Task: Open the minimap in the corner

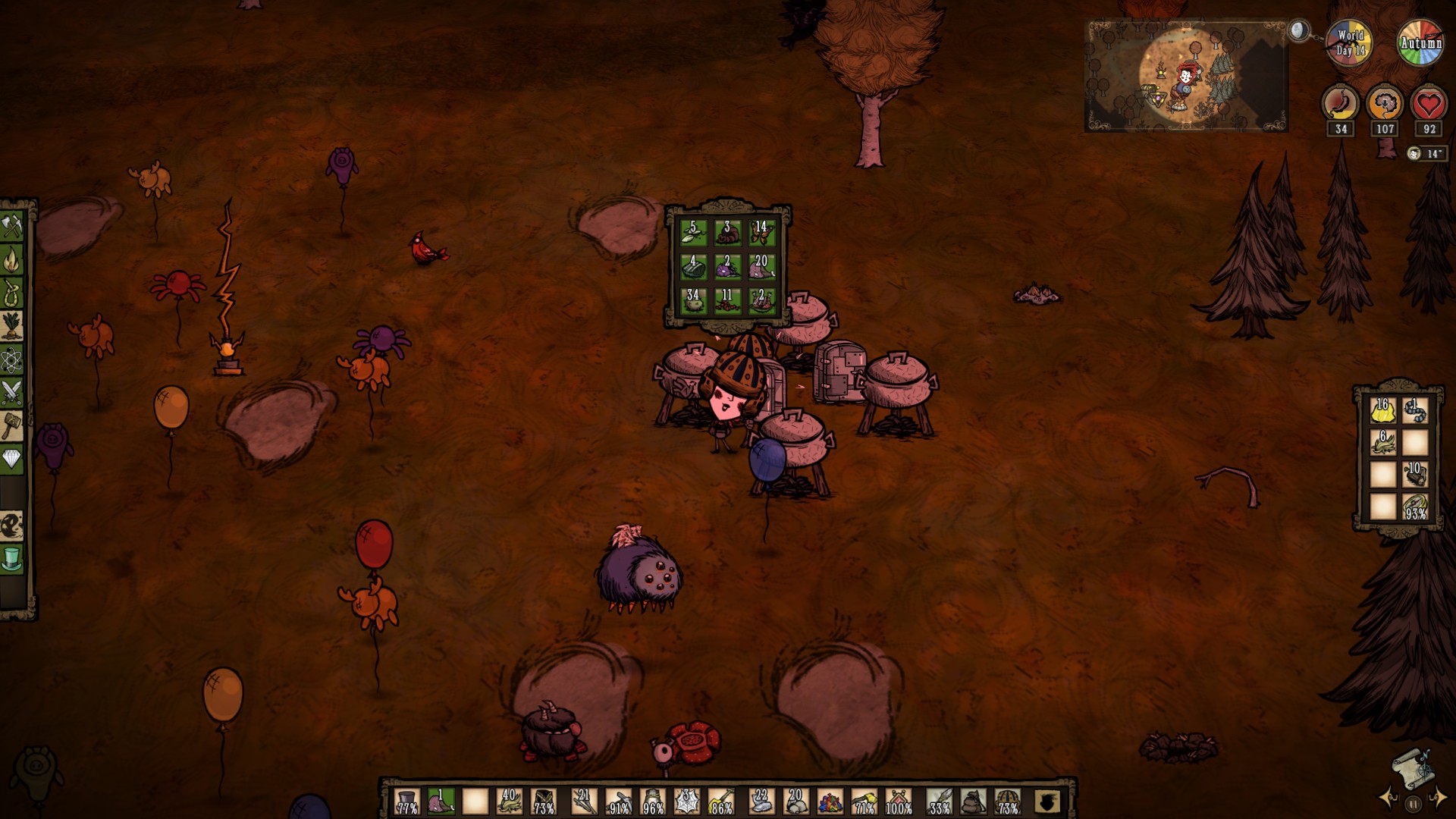Action: coord(1186,76)
